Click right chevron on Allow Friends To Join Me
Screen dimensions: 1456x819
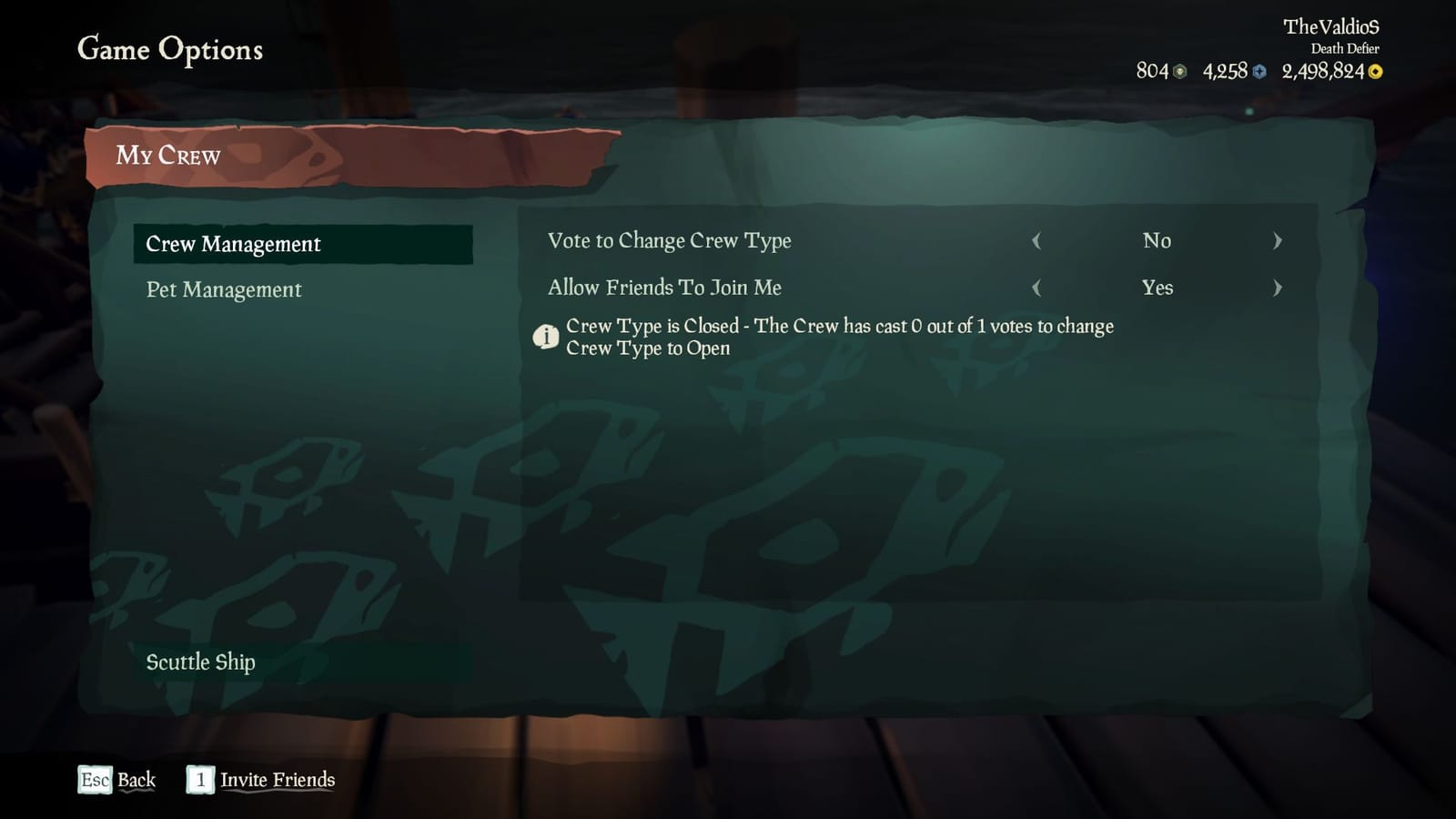point(1278,288)
